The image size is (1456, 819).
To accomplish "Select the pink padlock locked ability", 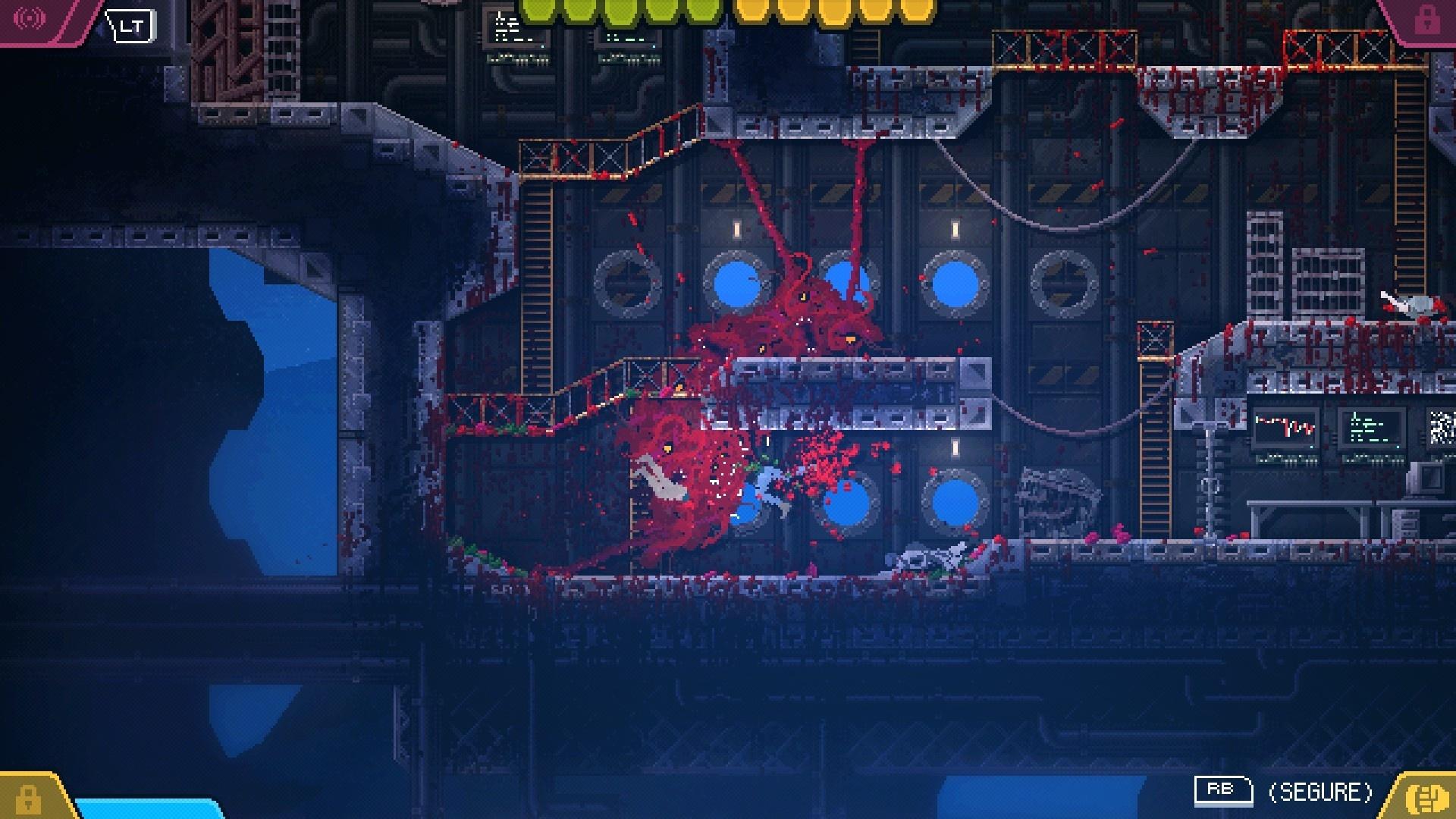I will tap(1426, 20).
